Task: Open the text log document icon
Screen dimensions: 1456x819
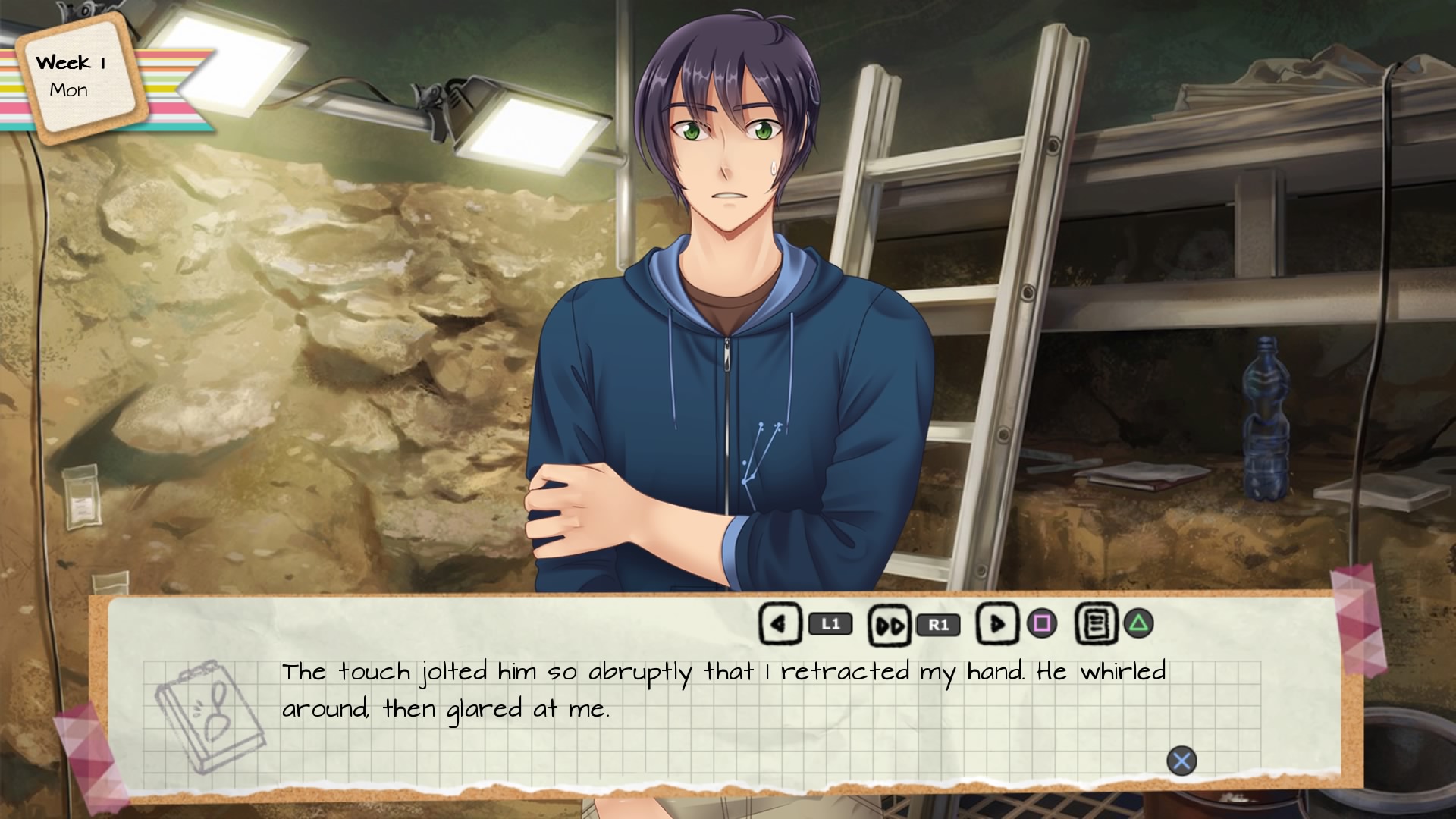Action: 1096,624
